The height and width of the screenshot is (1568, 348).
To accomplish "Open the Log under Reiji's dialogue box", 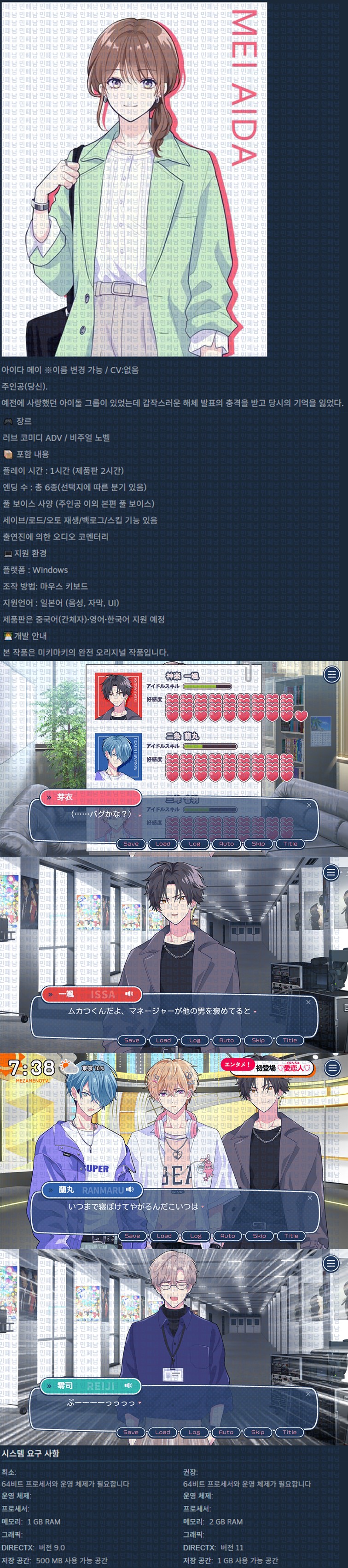I will point(194,1432).
